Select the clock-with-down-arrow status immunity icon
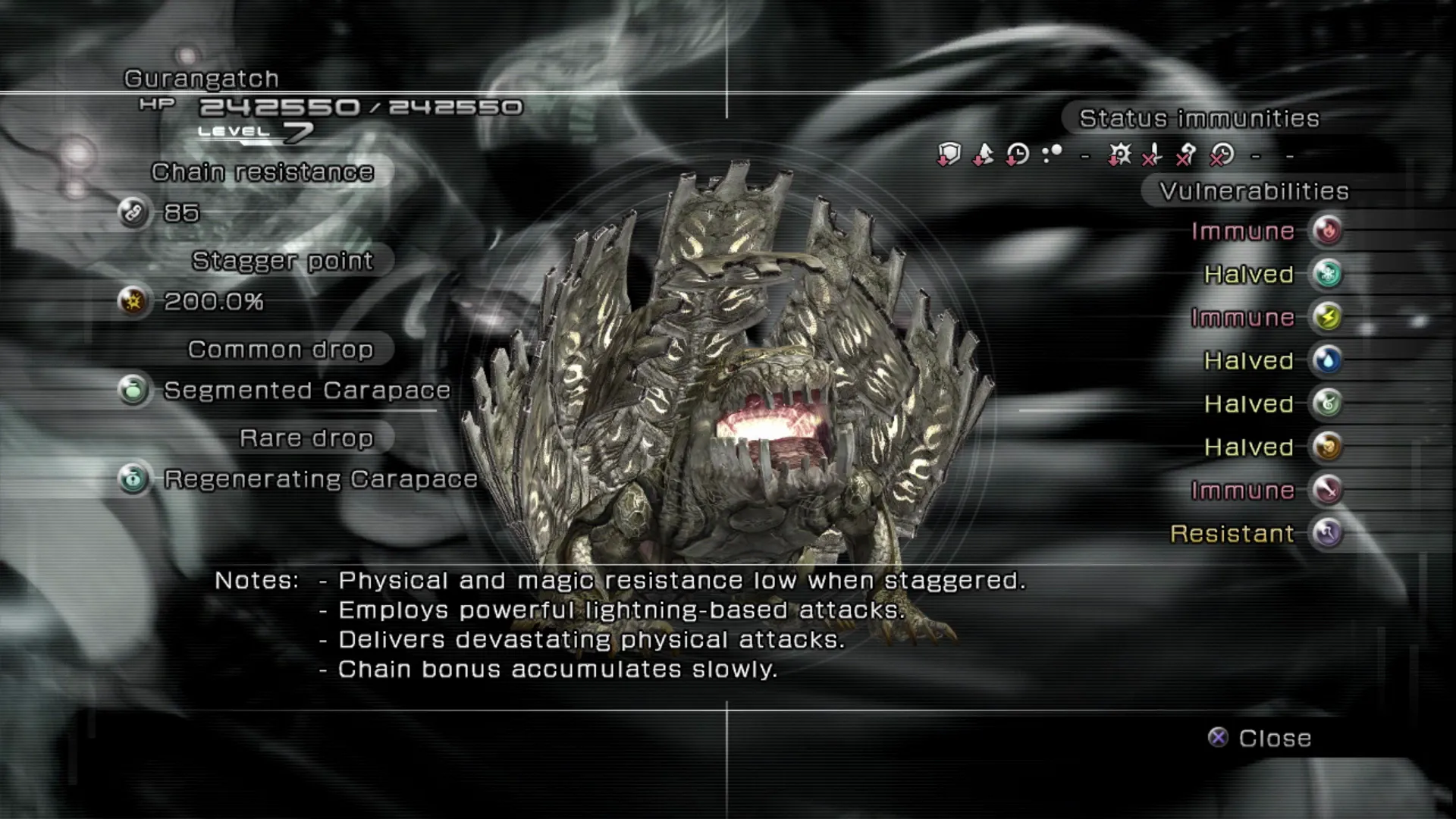Viewport: 1456px width, 819px height. 1017,155
